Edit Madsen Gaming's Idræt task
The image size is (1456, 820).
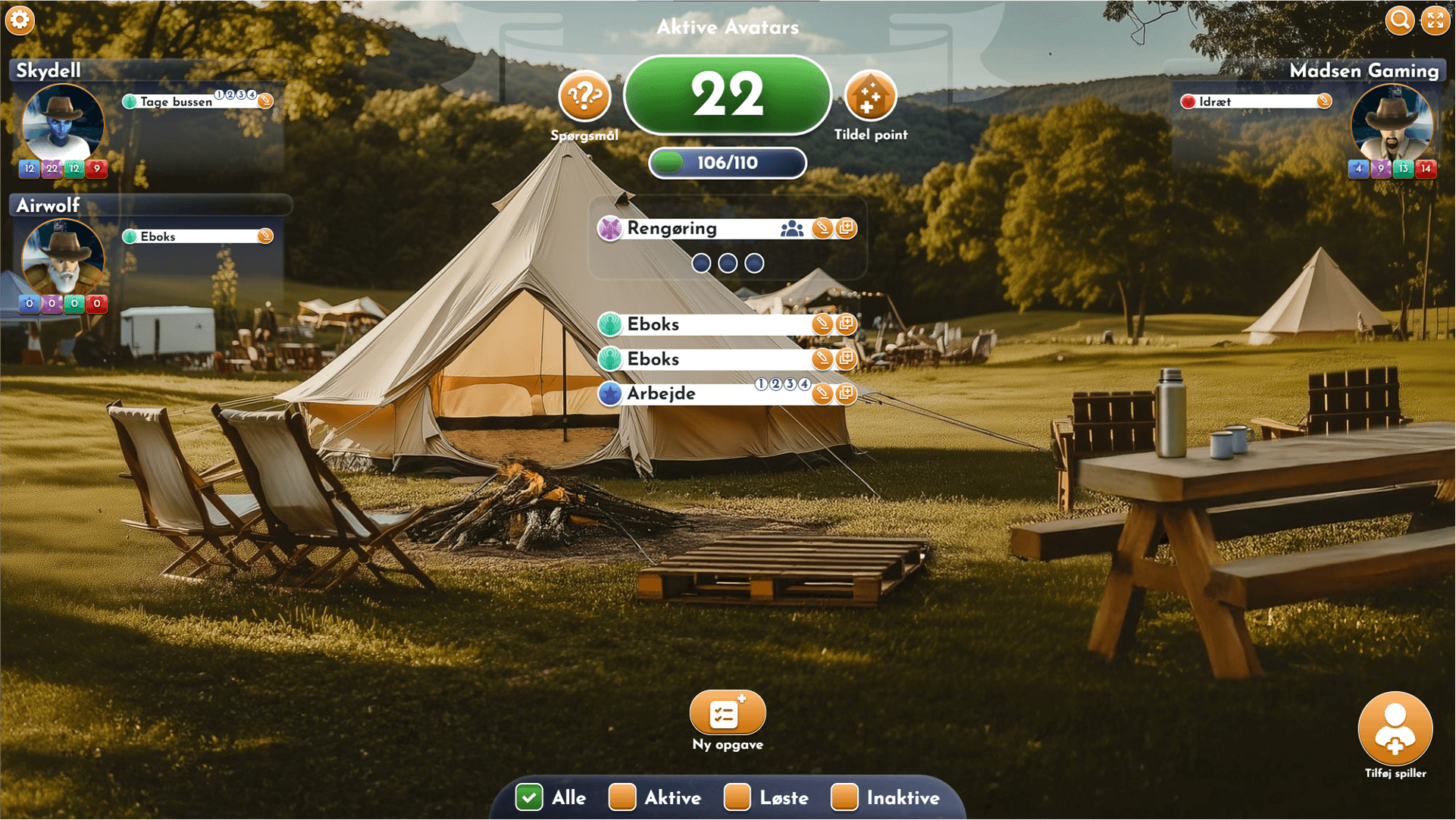1323,102
